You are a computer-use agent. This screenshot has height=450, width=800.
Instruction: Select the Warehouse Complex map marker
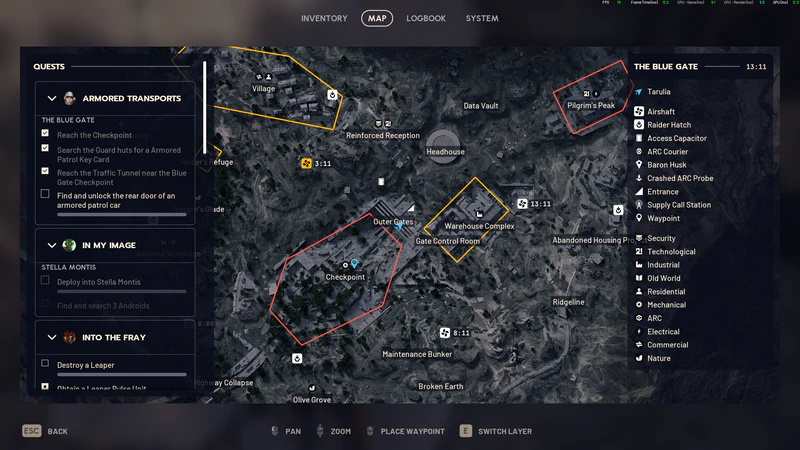point(479,215)
